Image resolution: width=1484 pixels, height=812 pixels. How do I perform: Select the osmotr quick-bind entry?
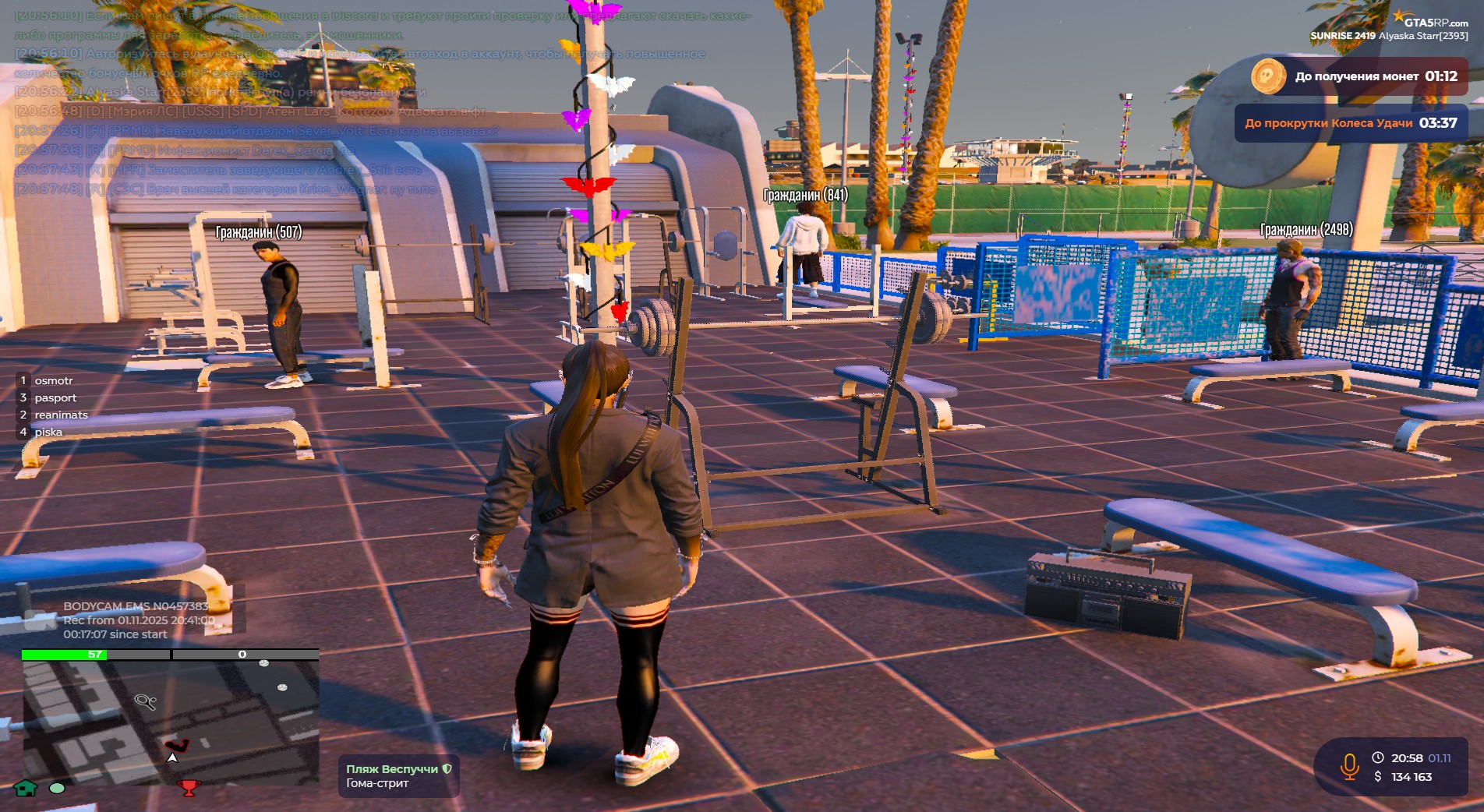53,381
